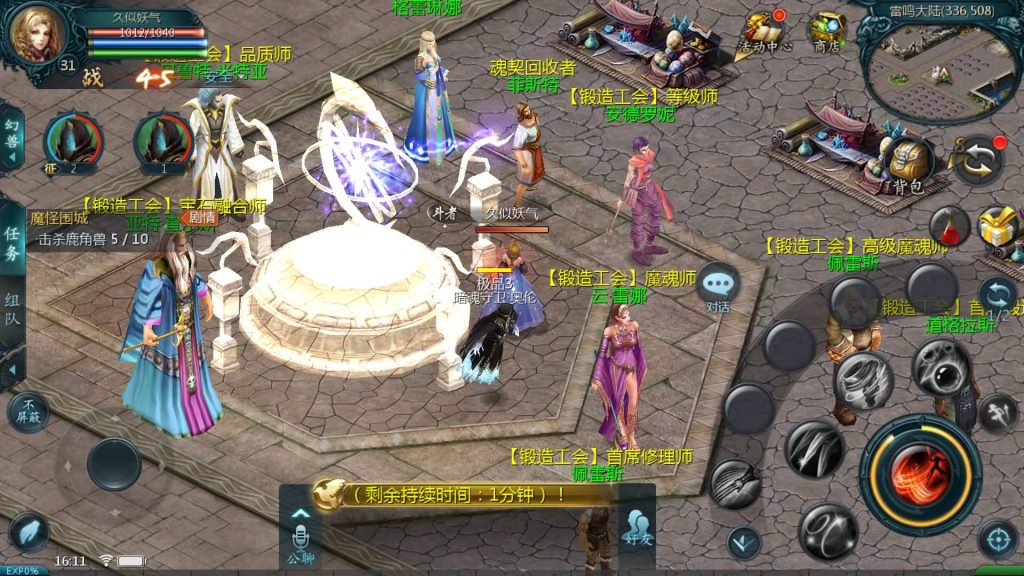This screenshot has width=1024, height=576.
Task: Switch skill page with the 1/2 button
Action: click(997, 299)
